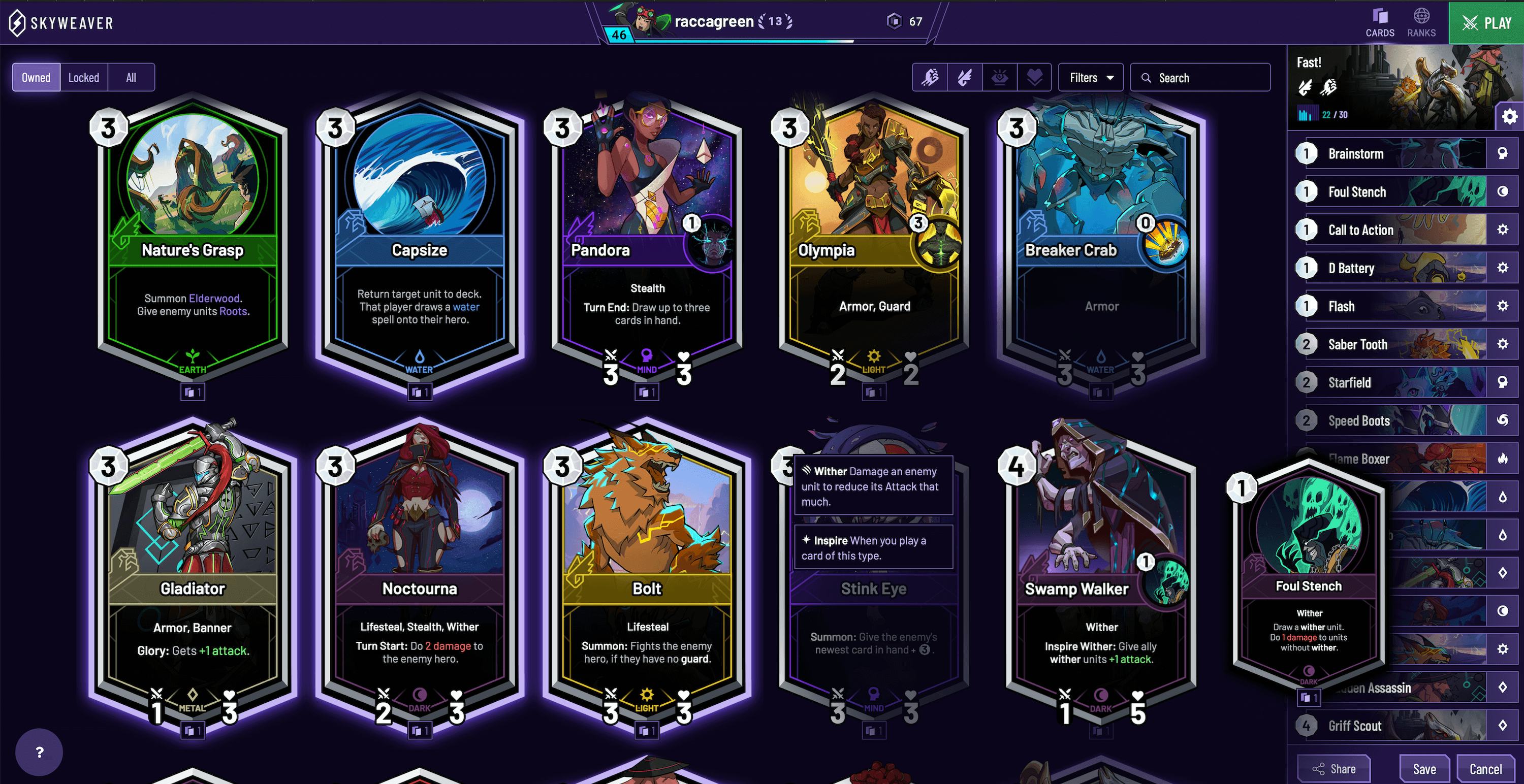This screenshot has height=784, width=1524.
Task: Switch to the All tab
Action: tap(131, 77)
